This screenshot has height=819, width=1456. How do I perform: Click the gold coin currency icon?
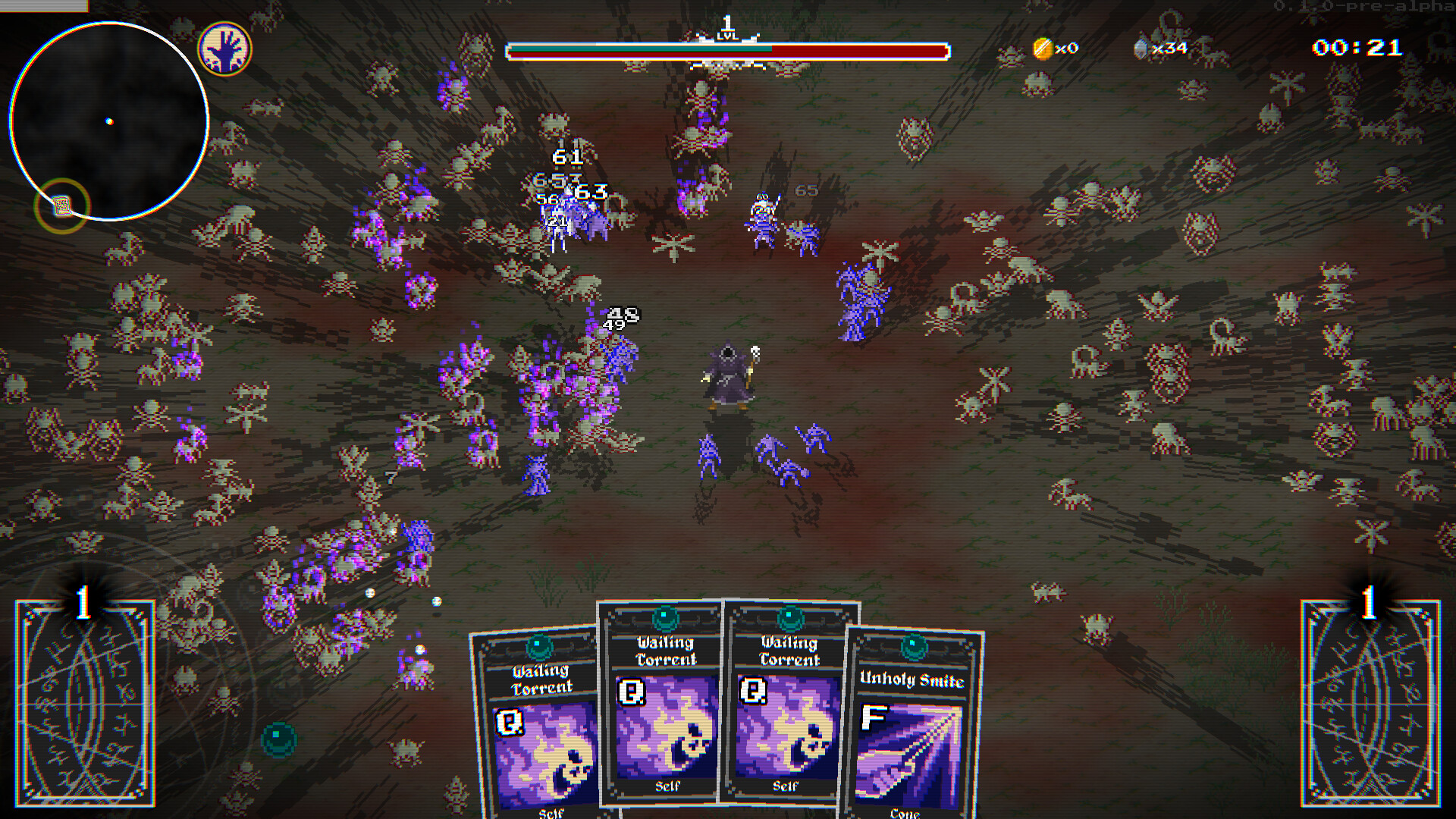point(1043,49)
